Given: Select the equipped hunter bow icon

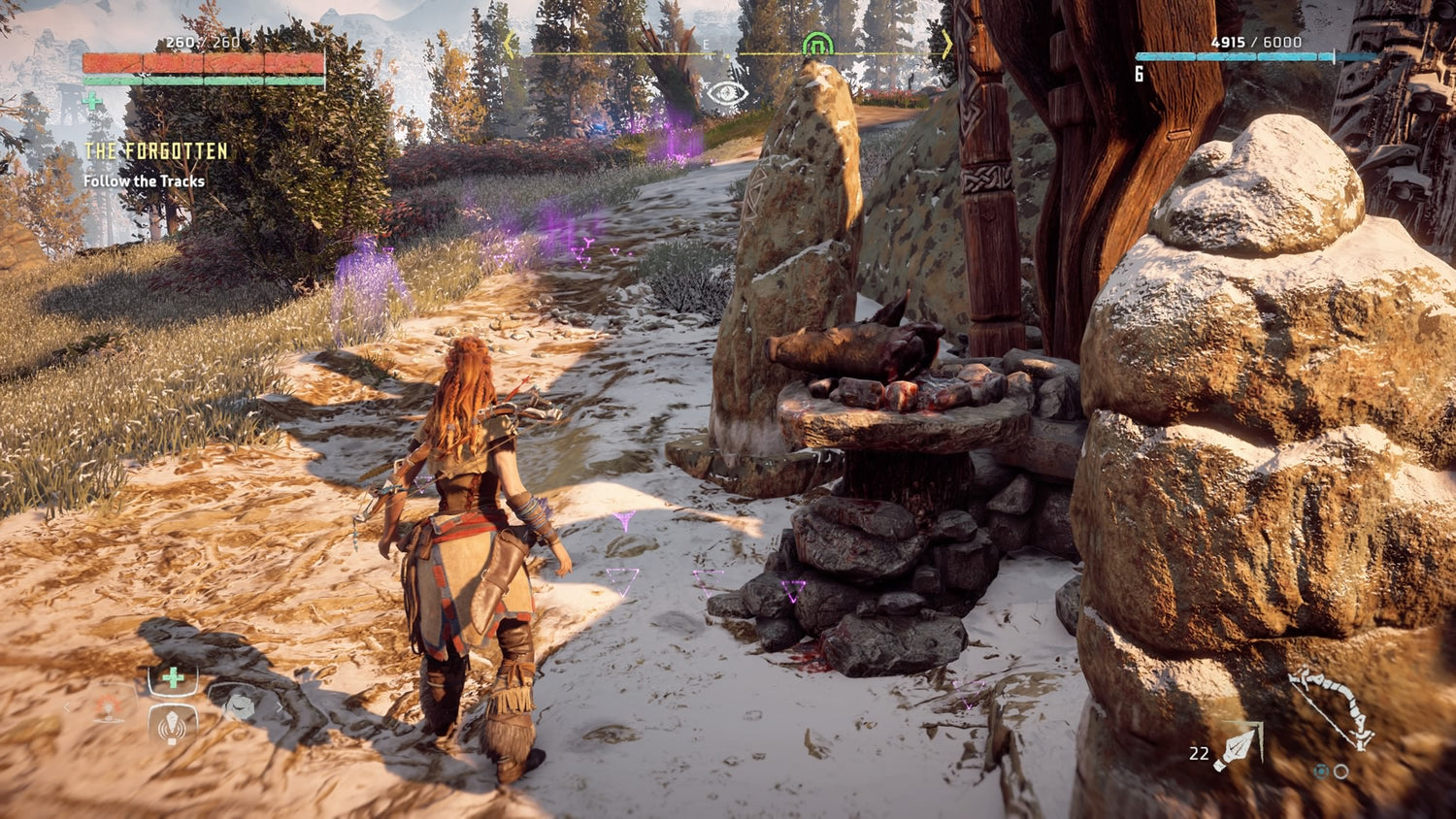Looking at the screenshot, I should pos(1332,708).
